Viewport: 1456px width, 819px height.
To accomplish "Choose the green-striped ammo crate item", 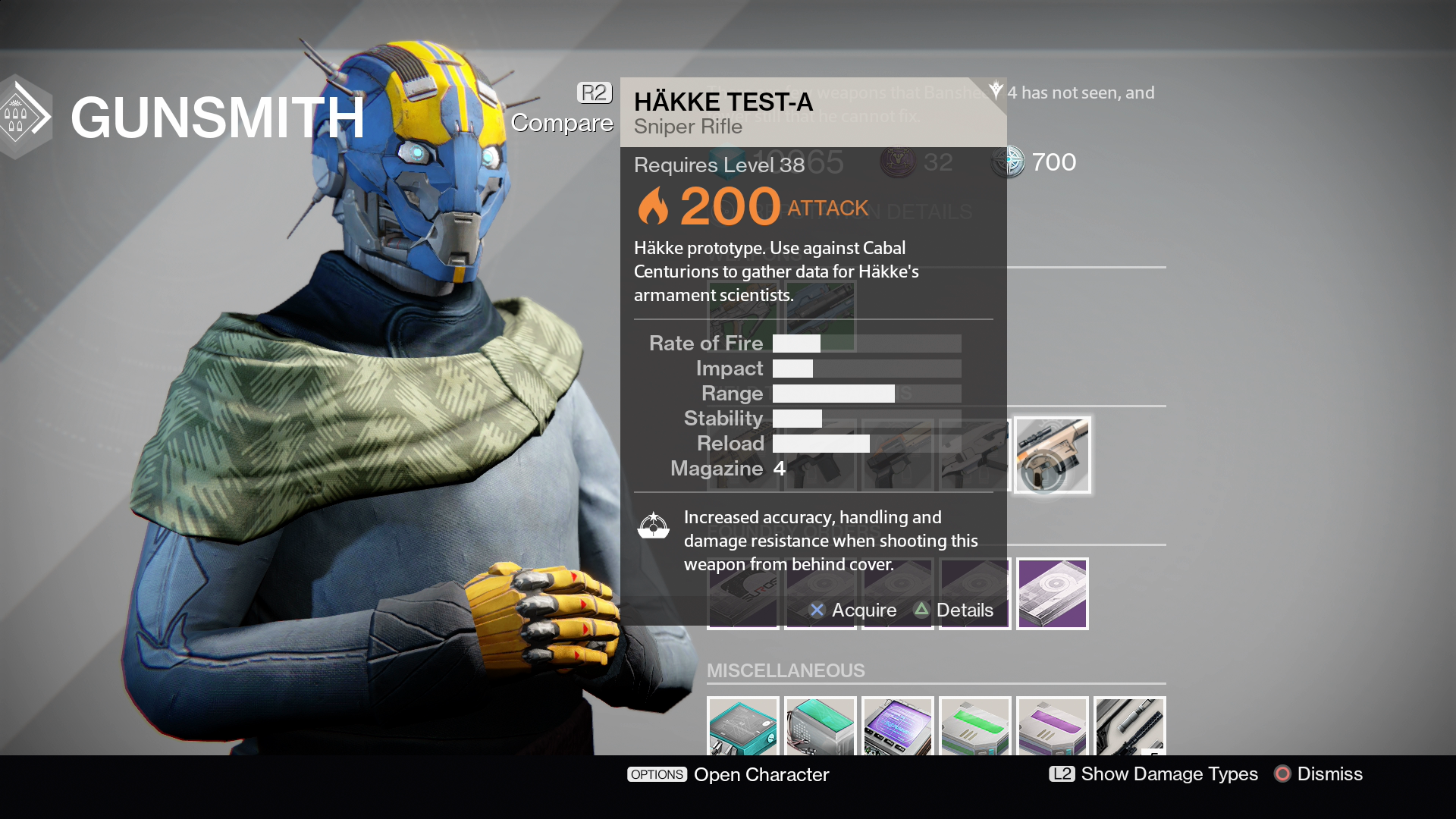I will pos(974,726).
